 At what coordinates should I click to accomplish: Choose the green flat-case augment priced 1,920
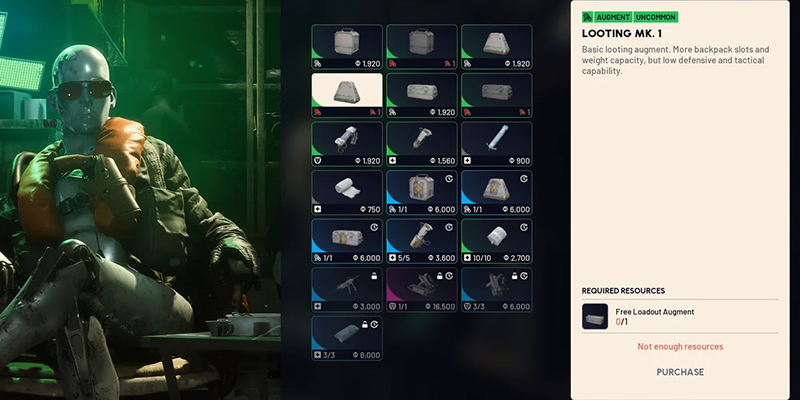tap(421, 95)
